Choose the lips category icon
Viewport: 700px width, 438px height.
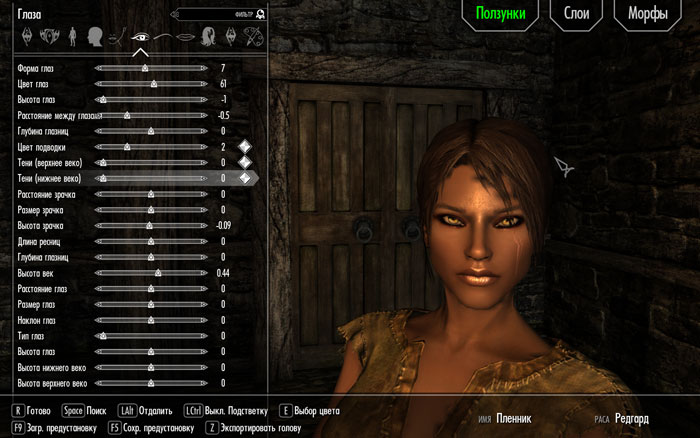(185, 37)
